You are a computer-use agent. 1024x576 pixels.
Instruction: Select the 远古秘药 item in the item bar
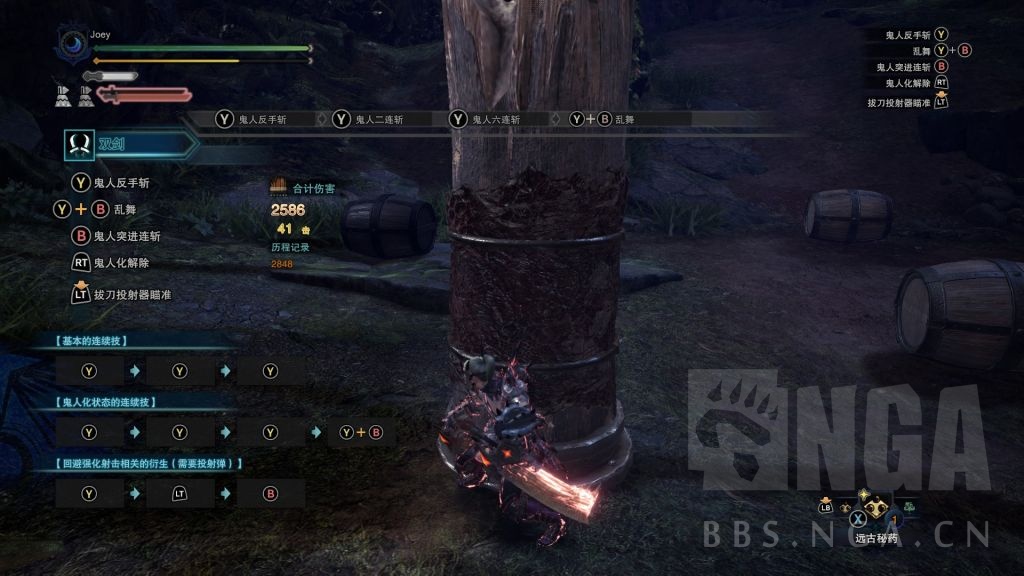[x=876, y=510]
